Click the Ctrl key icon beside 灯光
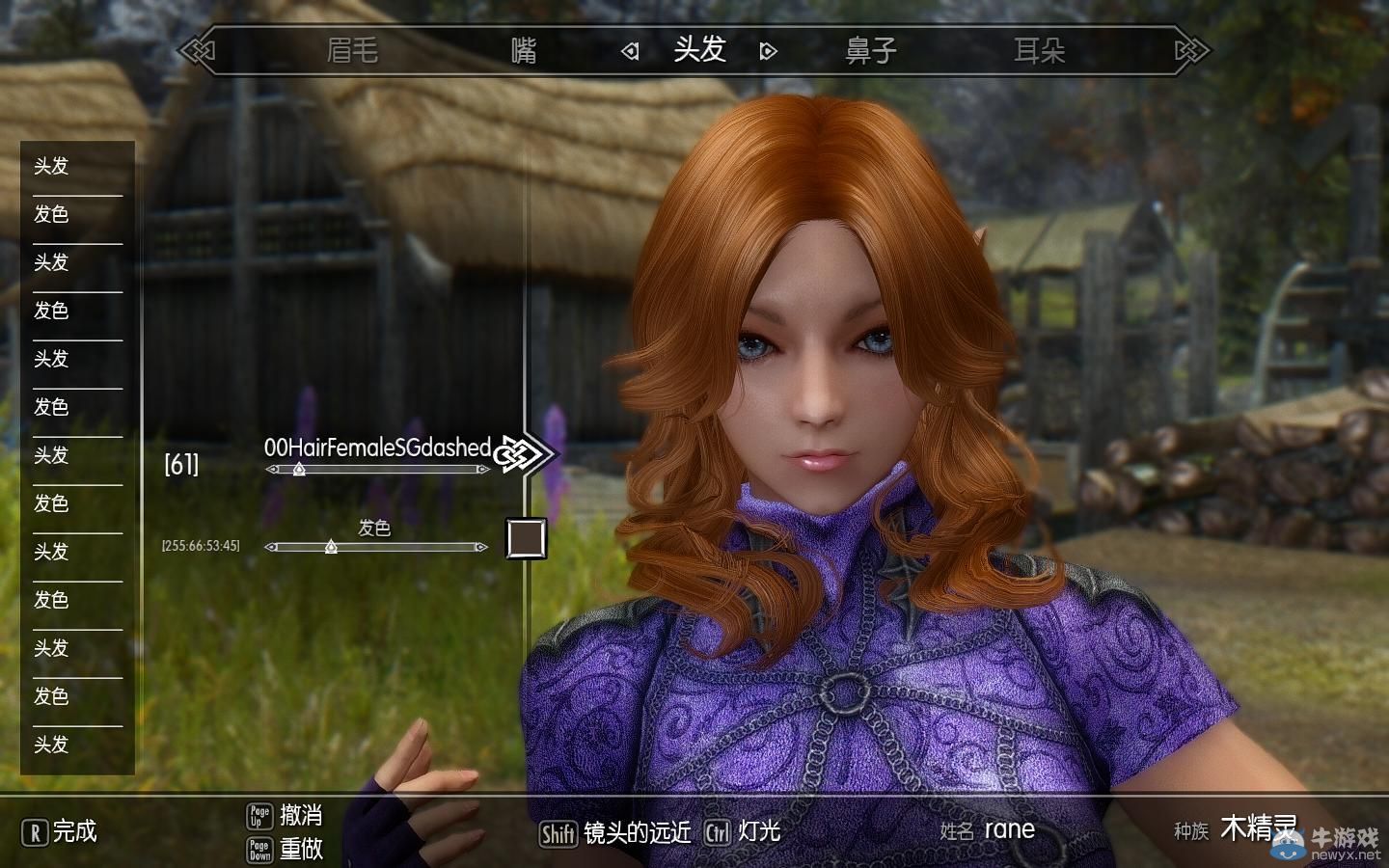 [x=718, y=830]
